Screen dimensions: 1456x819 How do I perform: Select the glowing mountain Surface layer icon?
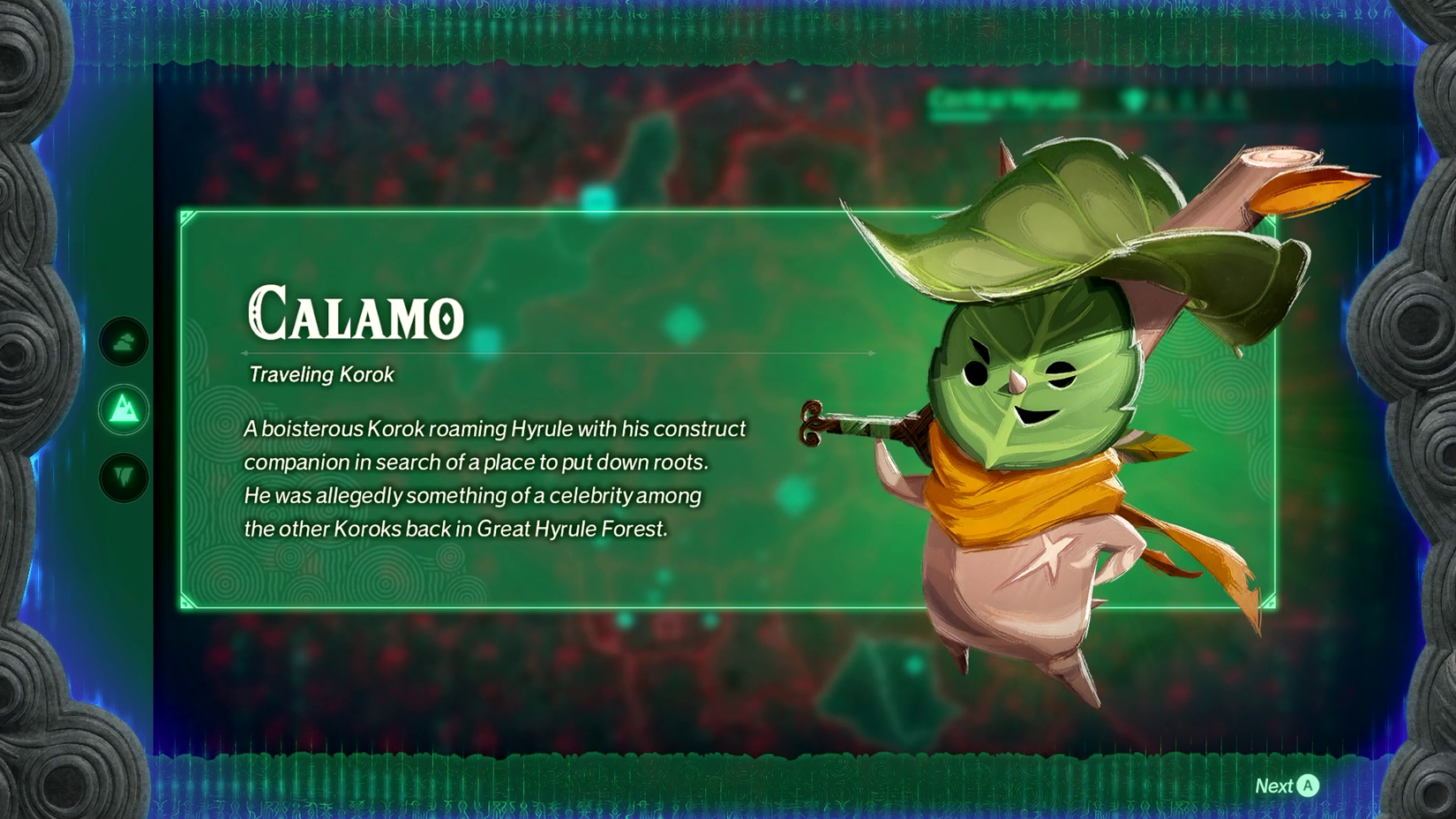pyautogui.click(x=124, y=410)
